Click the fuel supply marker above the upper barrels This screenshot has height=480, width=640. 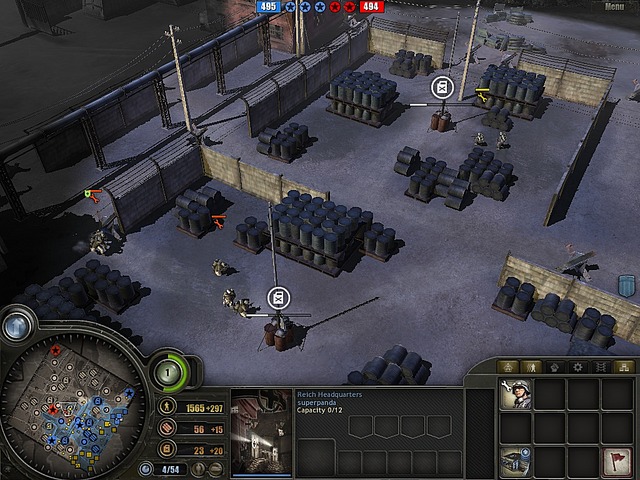tap(442, 88)
